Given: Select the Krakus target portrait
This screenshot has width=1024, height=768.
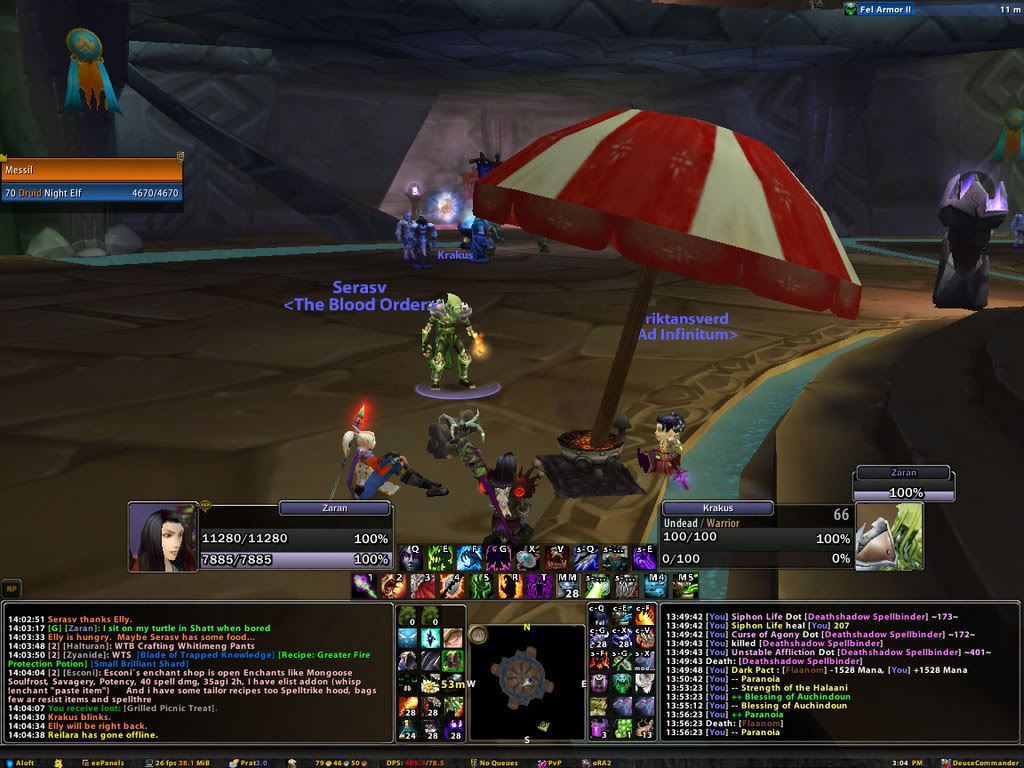Looking at the screenshot, I should 887,536.
